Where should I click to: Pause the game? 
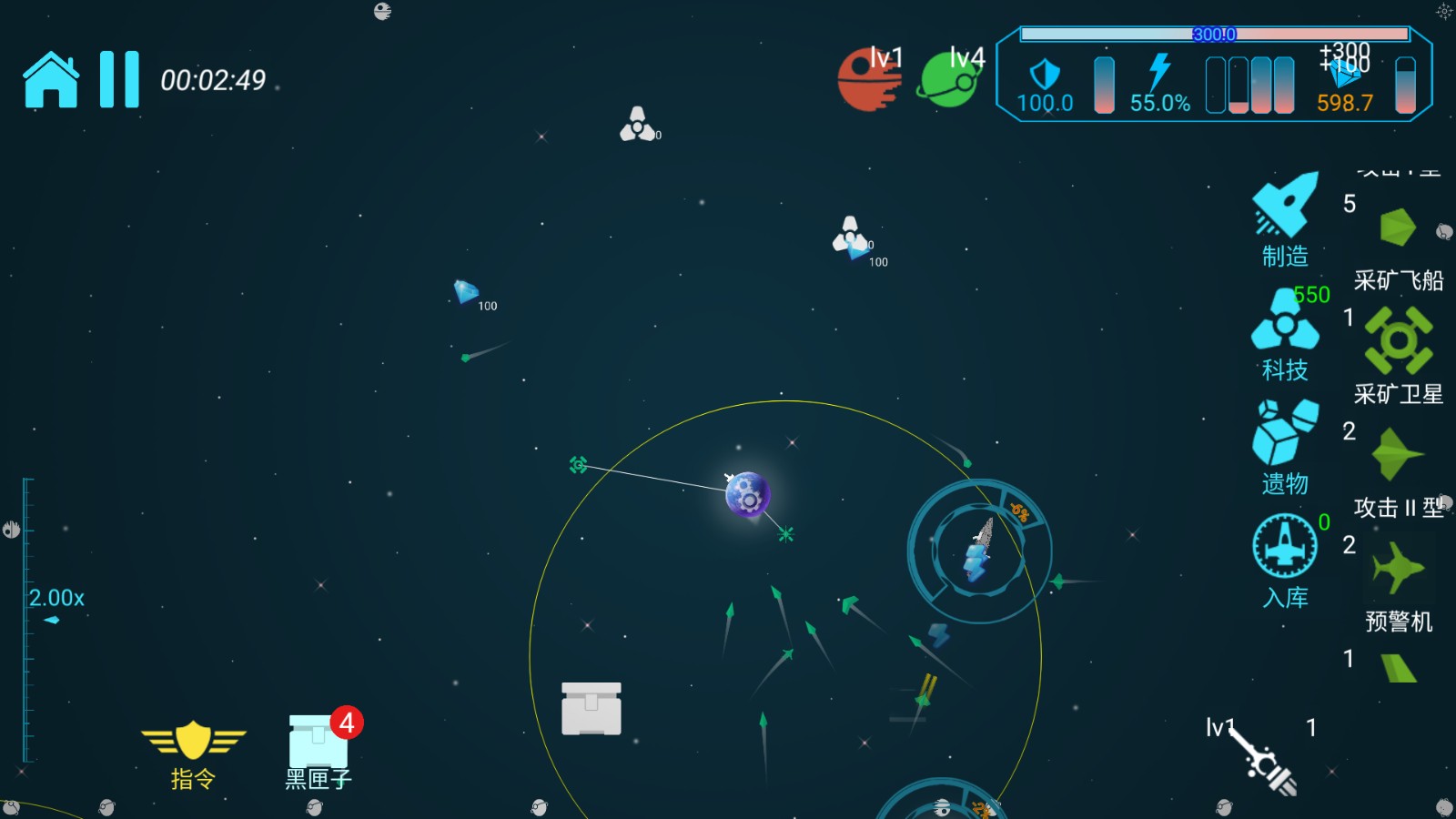click(119, 80)
